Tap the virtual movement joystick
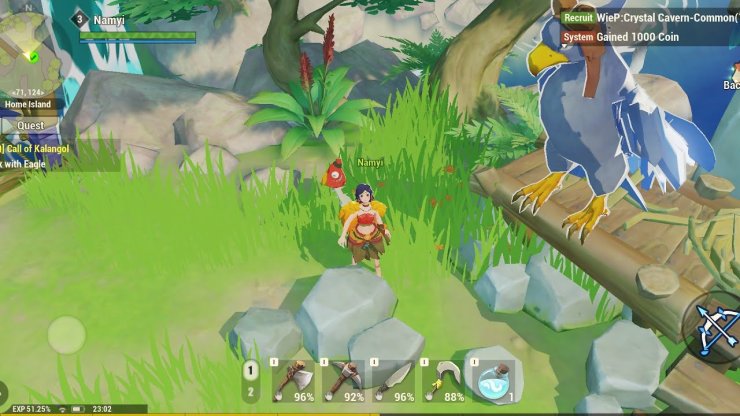This screenshot has height=416, width=740. [x=66, y=334]
